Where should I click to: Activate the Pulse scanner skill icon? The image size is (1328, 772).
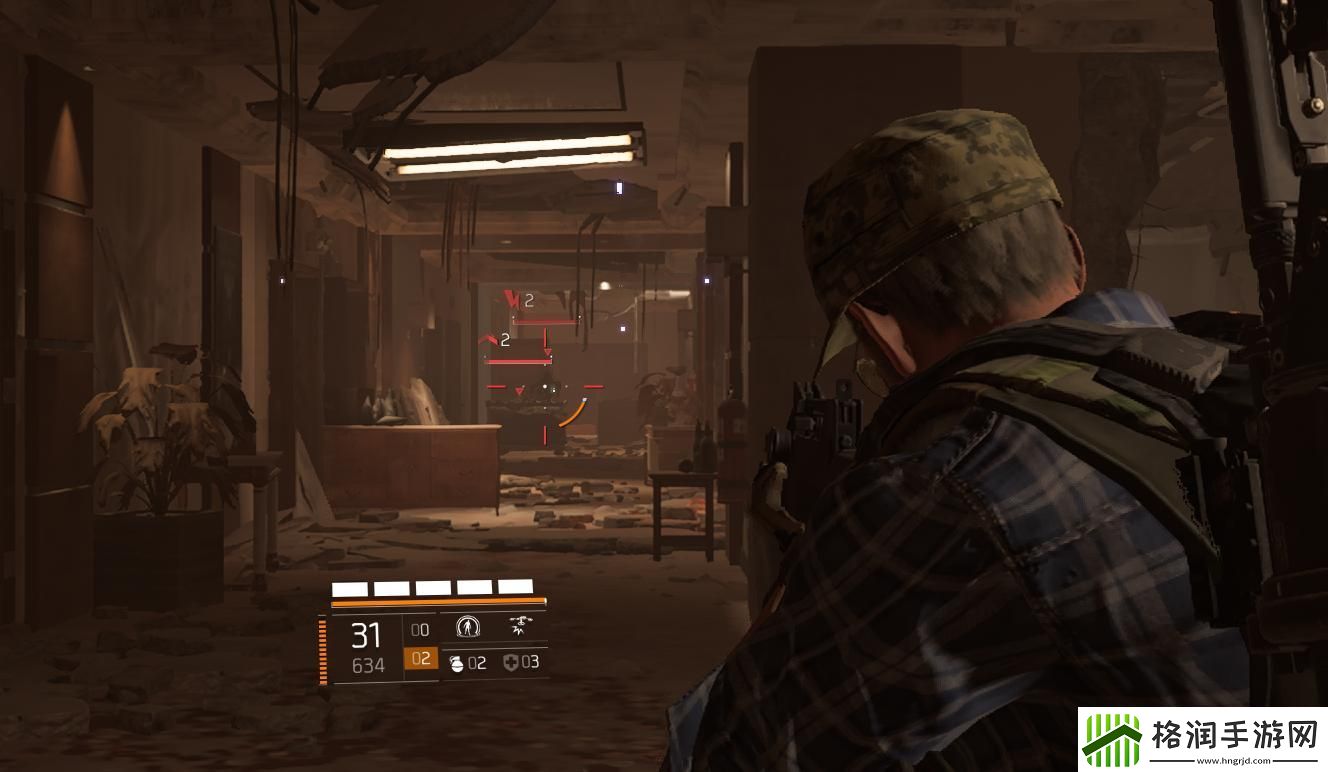click(468, 627)
